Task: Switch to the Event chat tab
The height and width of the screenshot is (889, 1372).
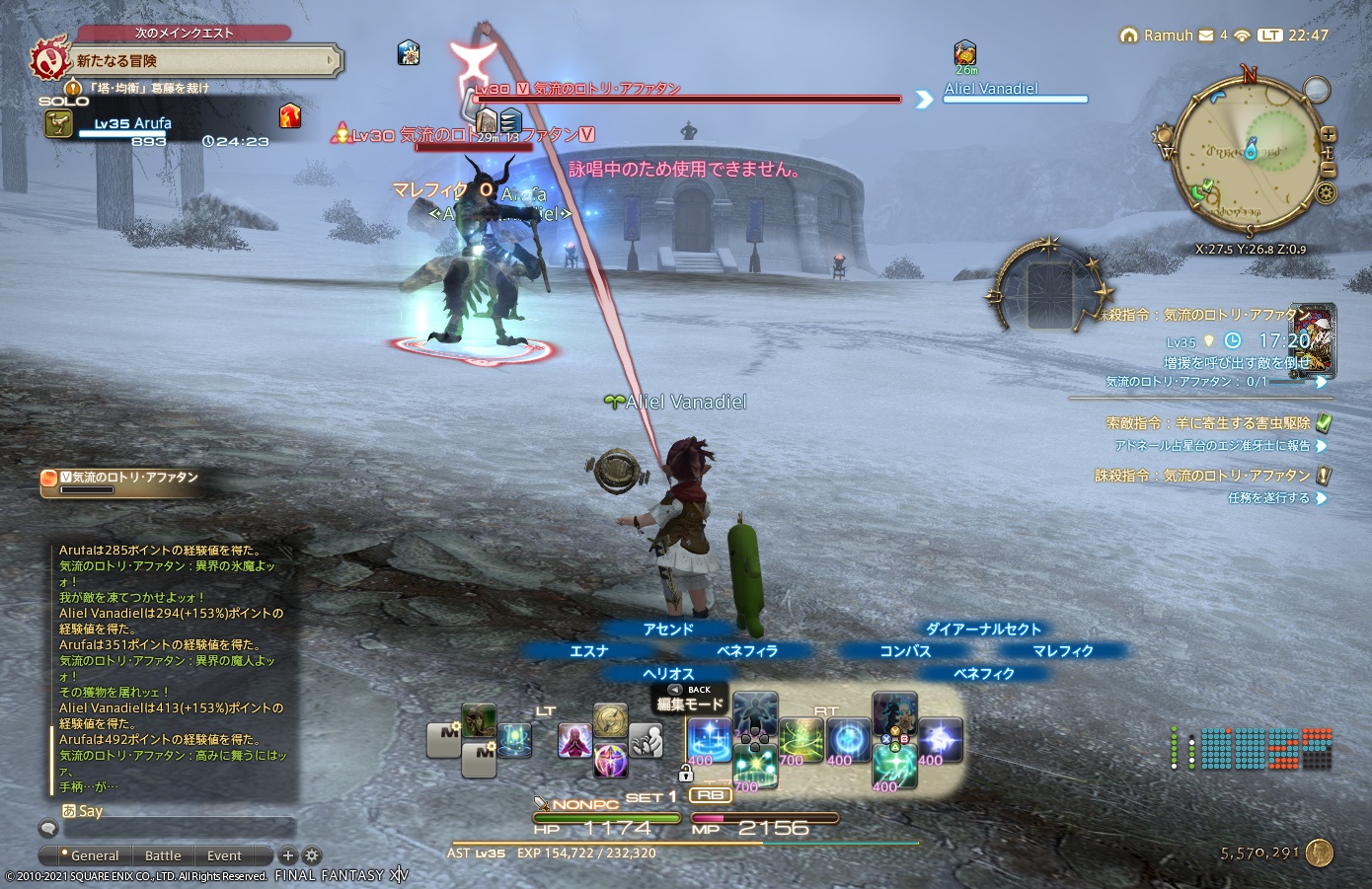Action: coord(224,855)
